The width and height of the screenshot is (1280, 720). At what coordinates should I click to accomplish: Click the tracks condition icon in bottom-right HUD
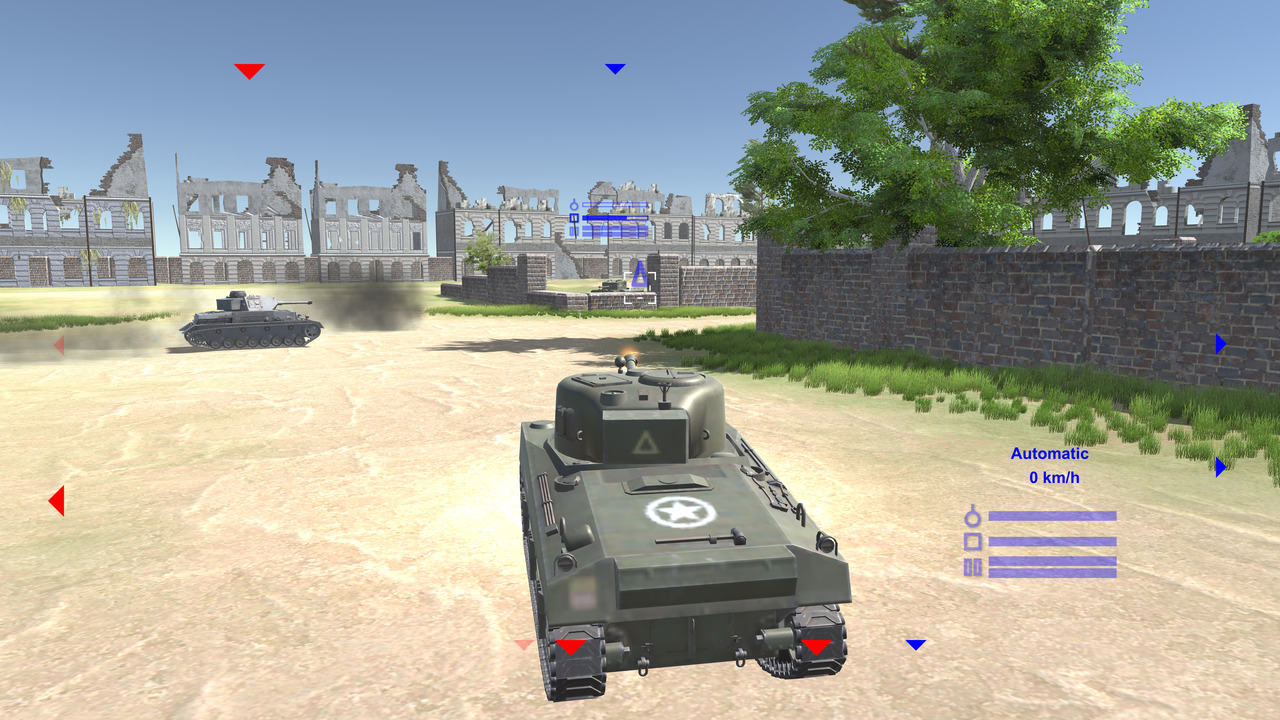[971, 568]
